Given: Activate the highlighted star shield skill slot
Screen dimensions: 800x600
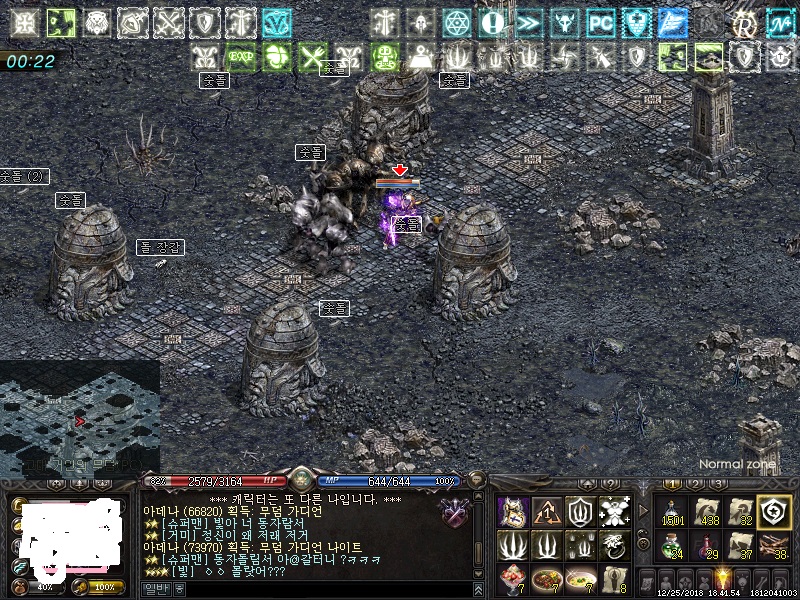Looking at the screenshot, I should point(773,511).
